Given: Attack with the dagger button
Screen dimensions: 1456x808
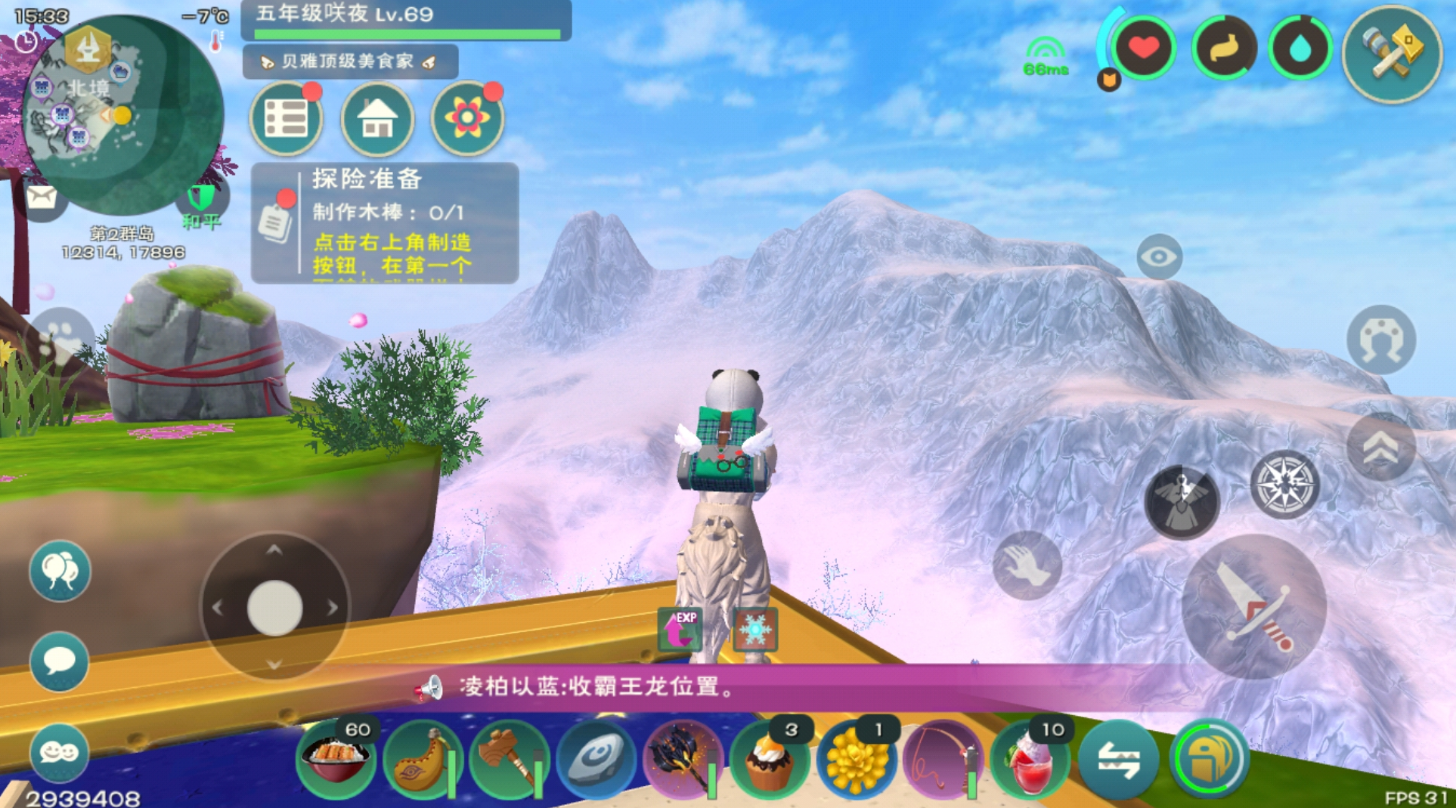Looking at the screenshot, I should tap(1254, 606).
